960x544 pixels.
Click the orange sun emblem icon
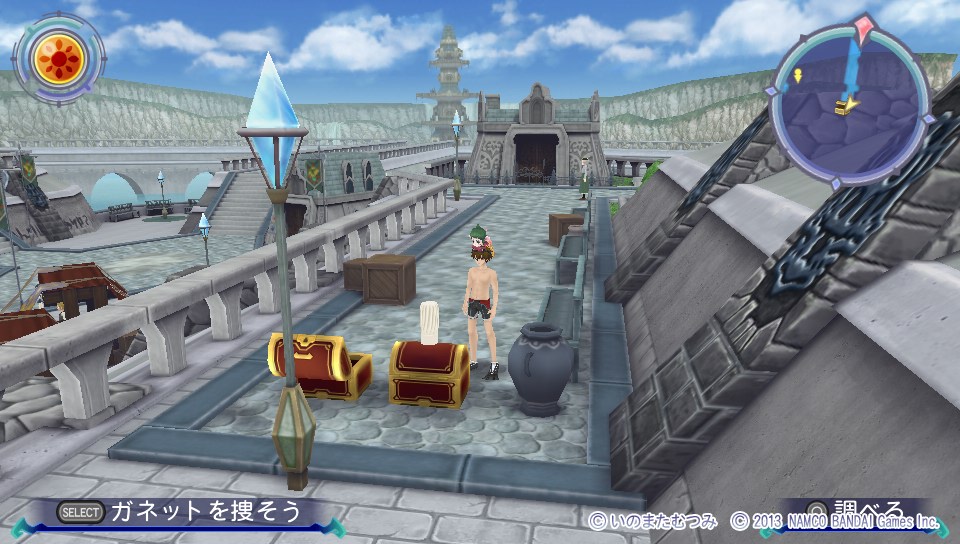click(x=58, y=60)
